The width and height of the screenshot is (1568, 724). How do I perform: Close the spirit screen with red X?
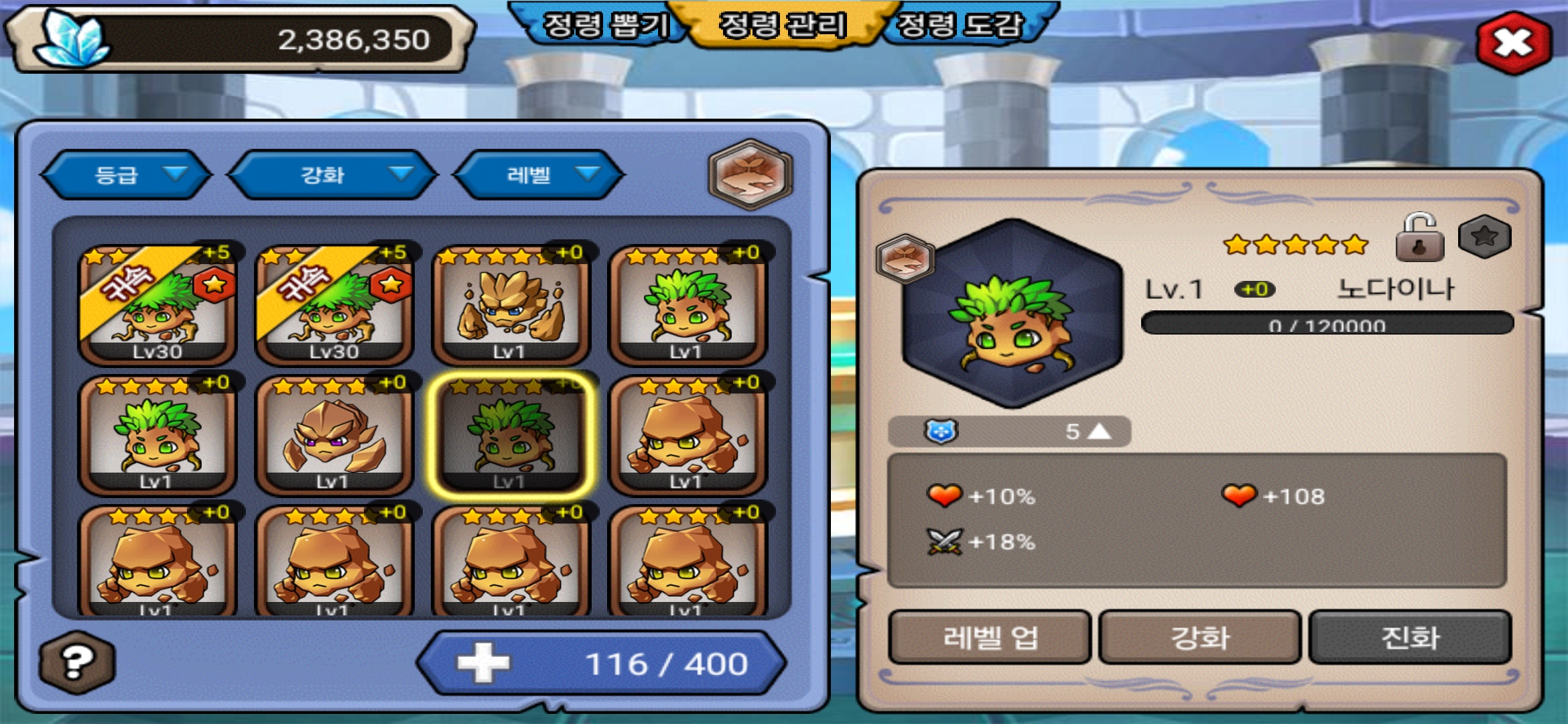pos(1513,44)
